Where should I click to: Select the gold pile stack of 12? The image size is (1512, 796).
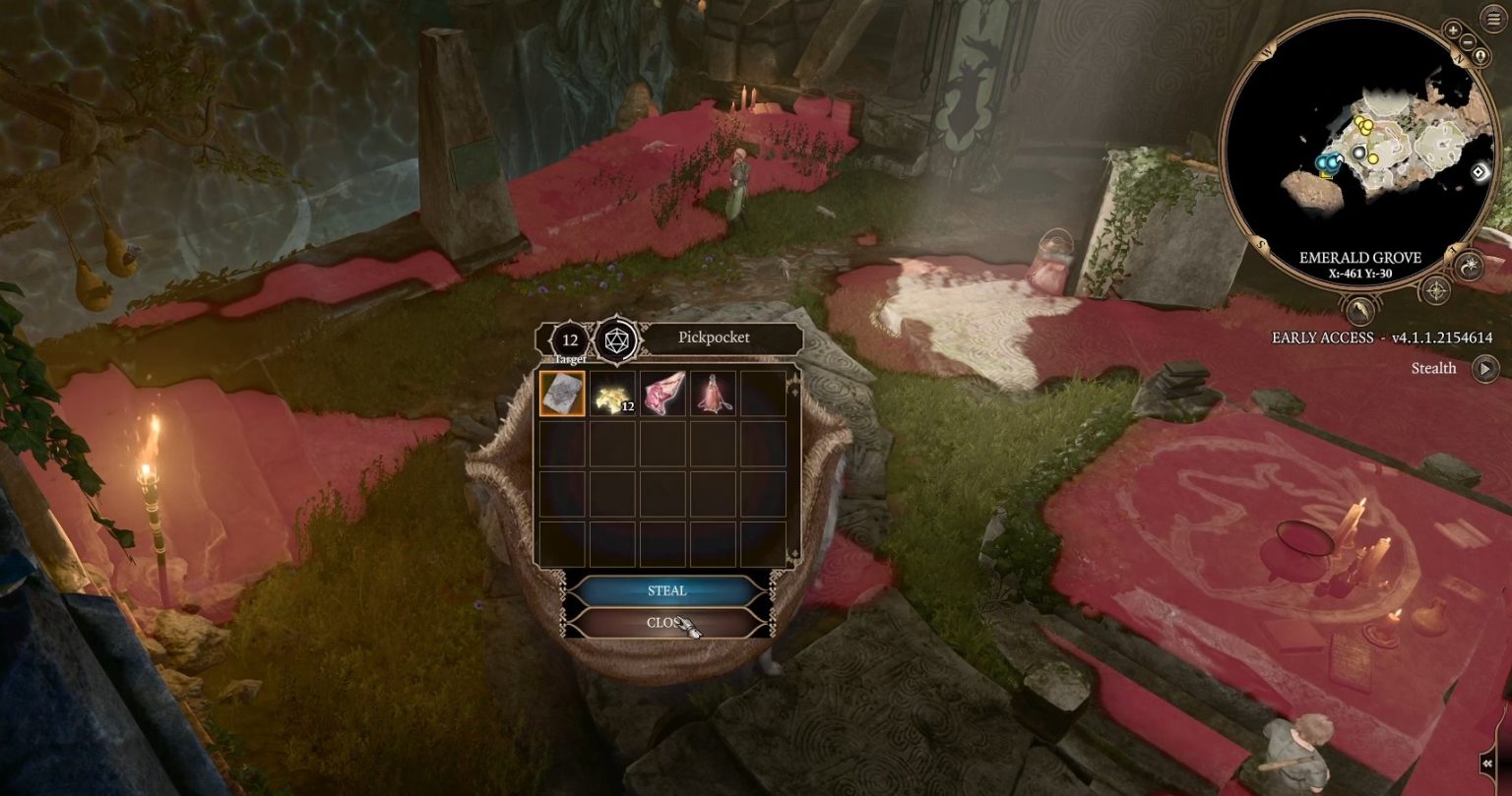(x=612, y=395)
